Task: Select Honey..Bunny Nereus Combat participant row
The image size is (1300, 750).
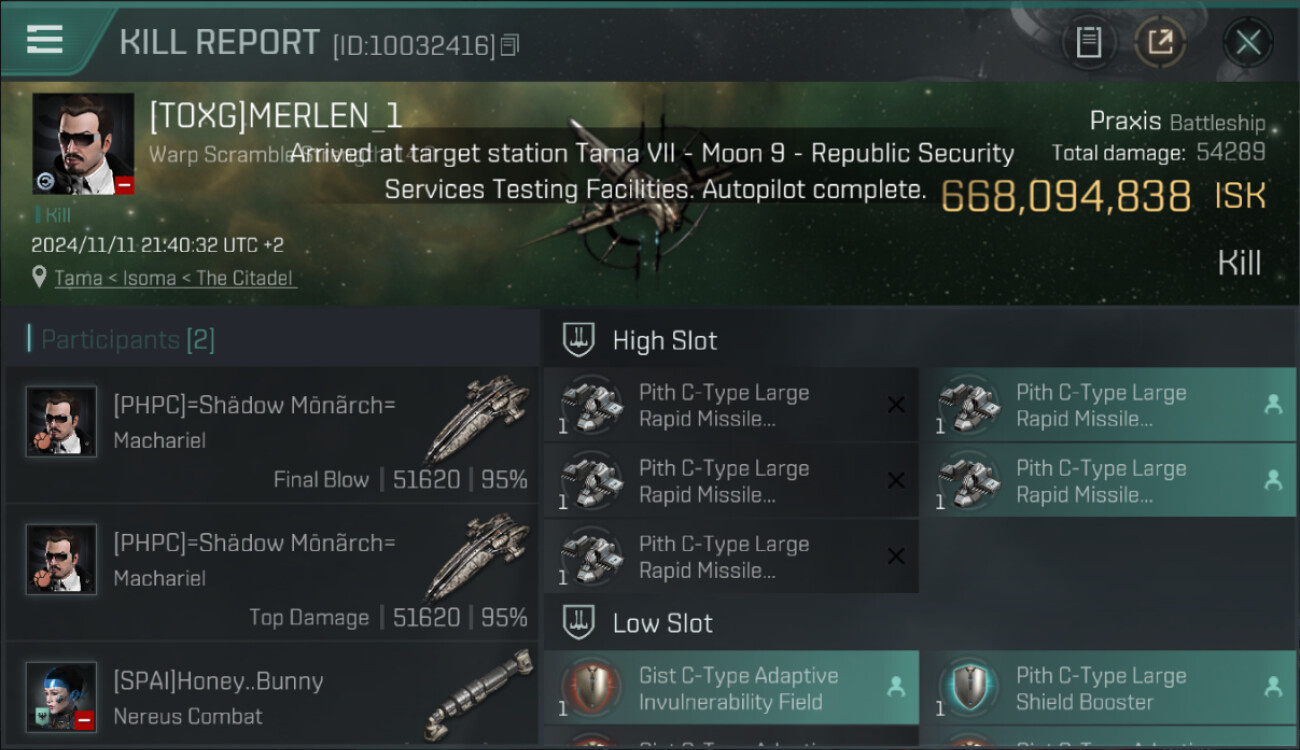Action: 272,698
